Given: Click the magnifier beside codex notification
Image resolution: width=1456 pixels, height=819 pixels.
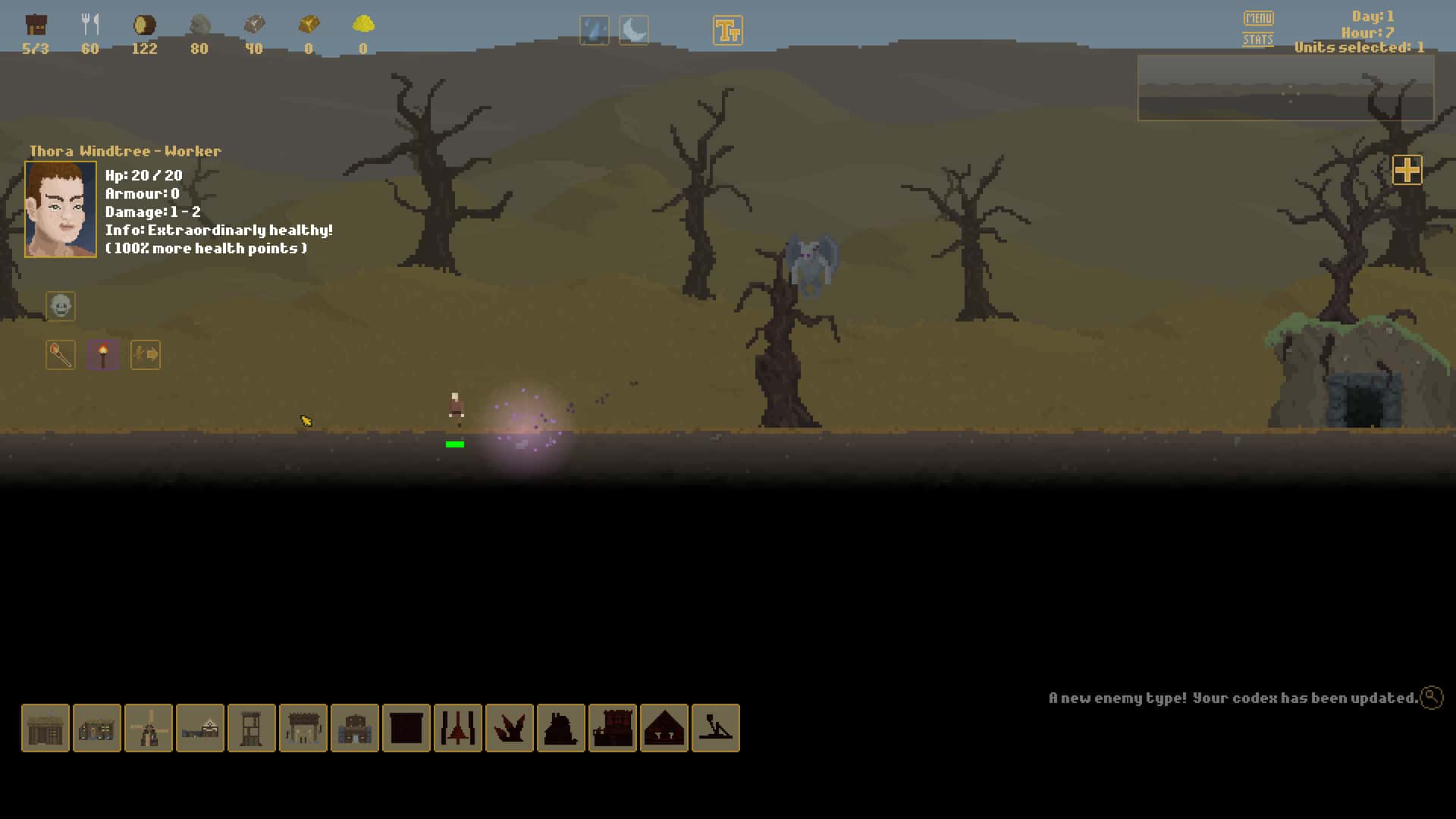Looking at the screenshot, I should (x=1432, y=697).
